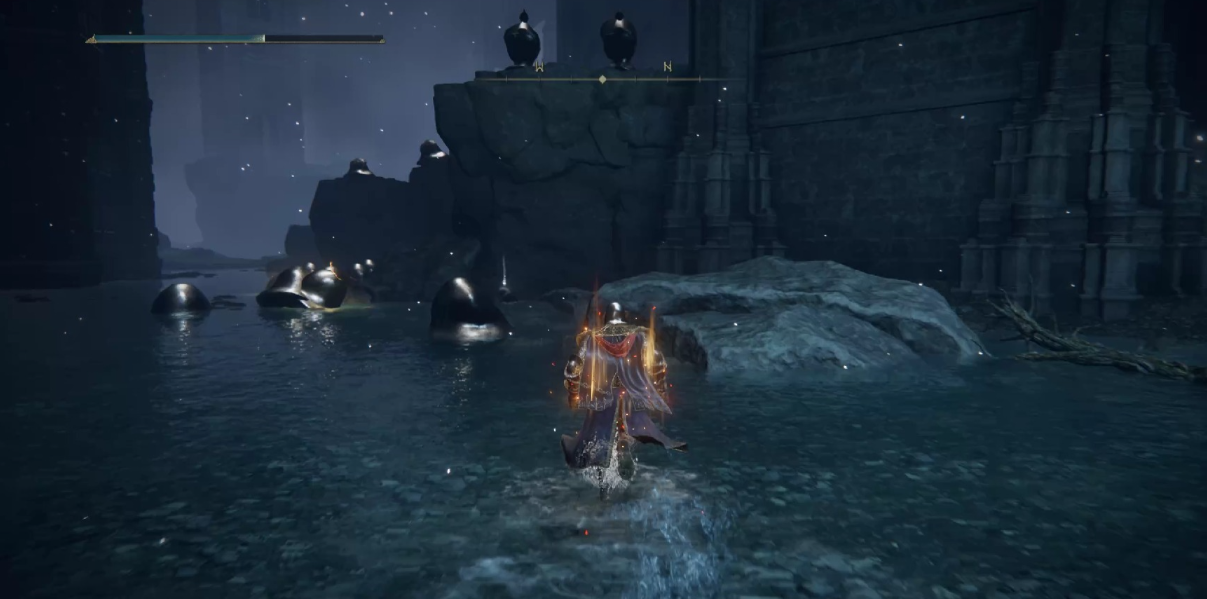Click the diamond marker on the compass
This screenshot has width=1207, height=599.
tap(602, 78)
